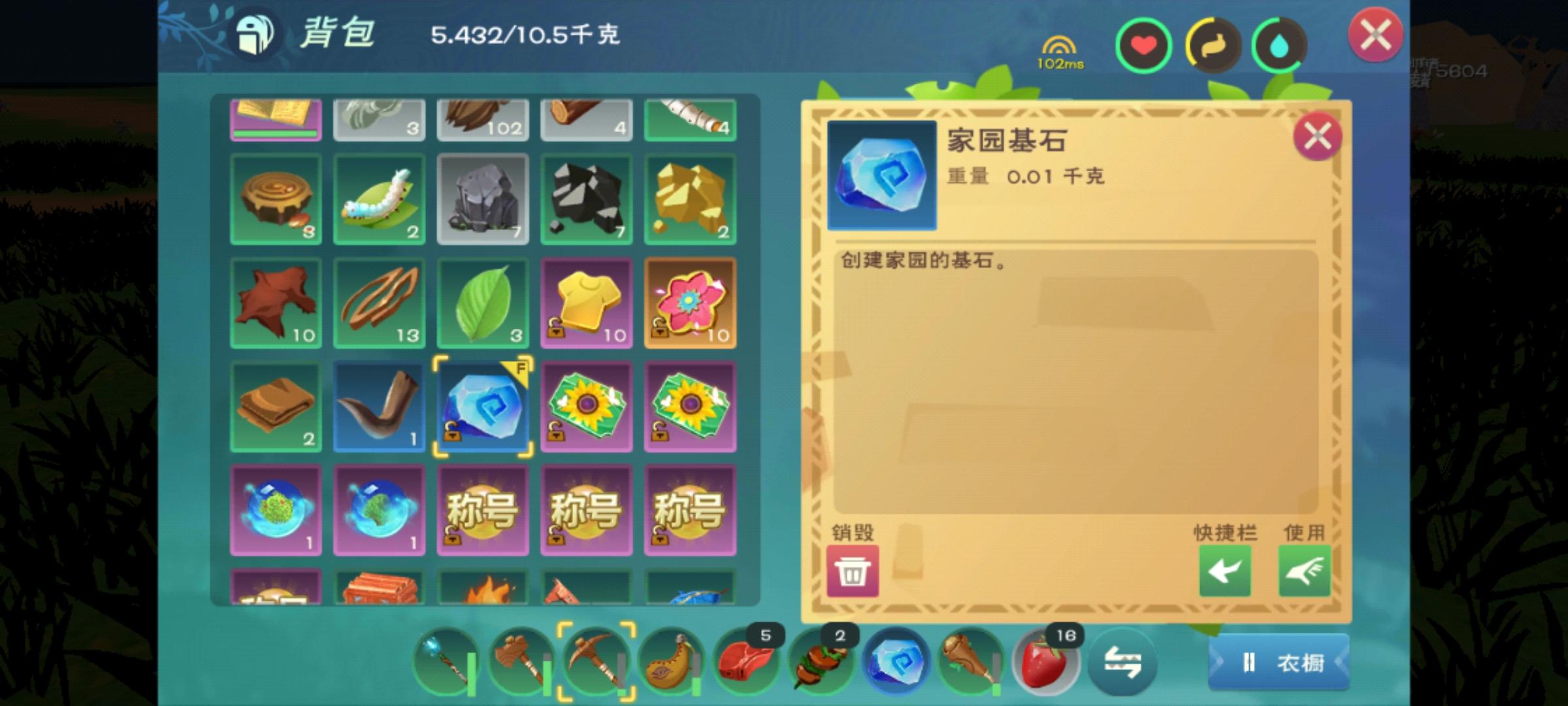Screen dimensions: 1568x706
Task: Toggle the yellow stamina arrow indicator
Action: tap(1212, 44)
